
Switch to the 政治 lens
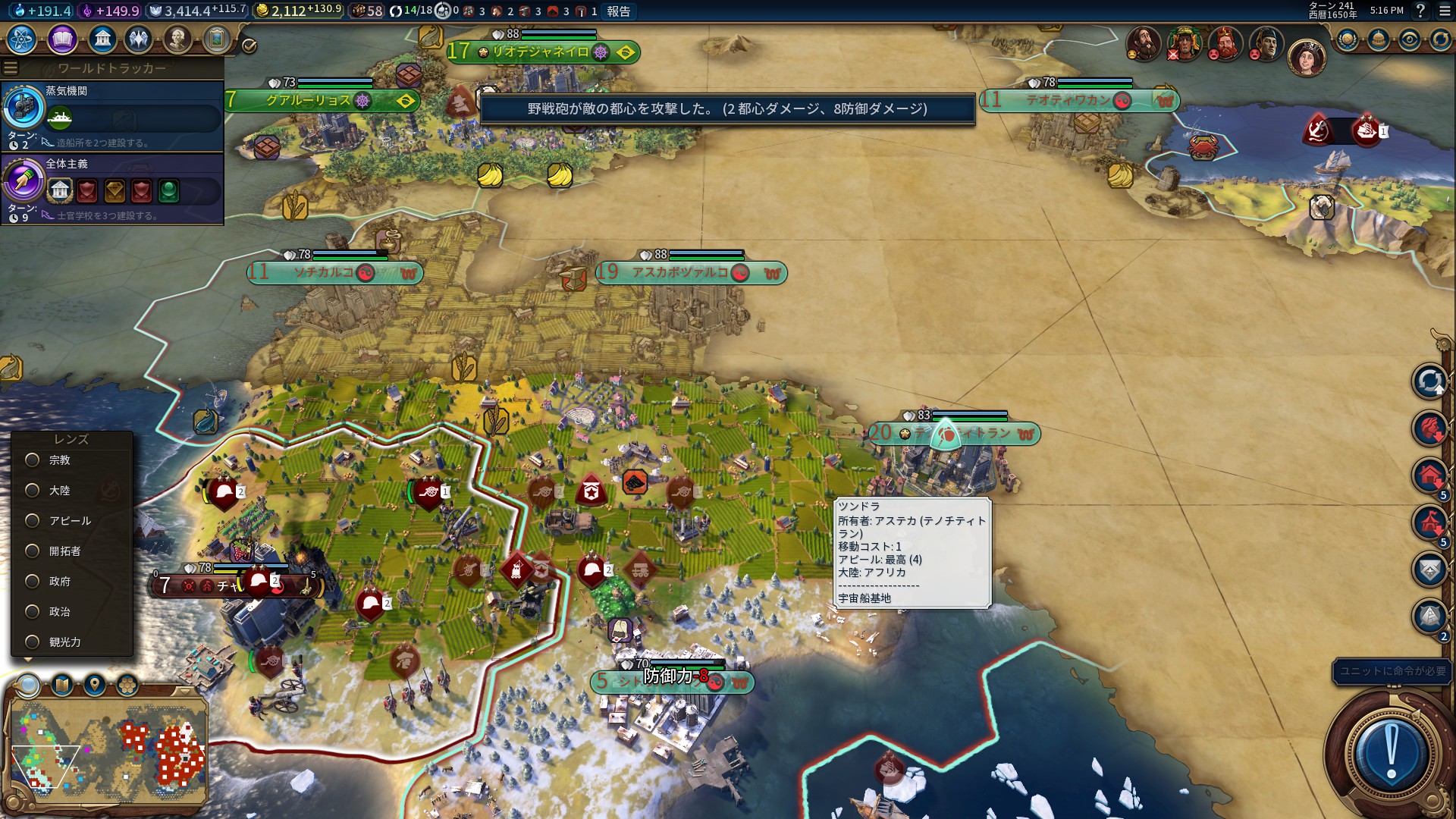click(x=33, y=612)
